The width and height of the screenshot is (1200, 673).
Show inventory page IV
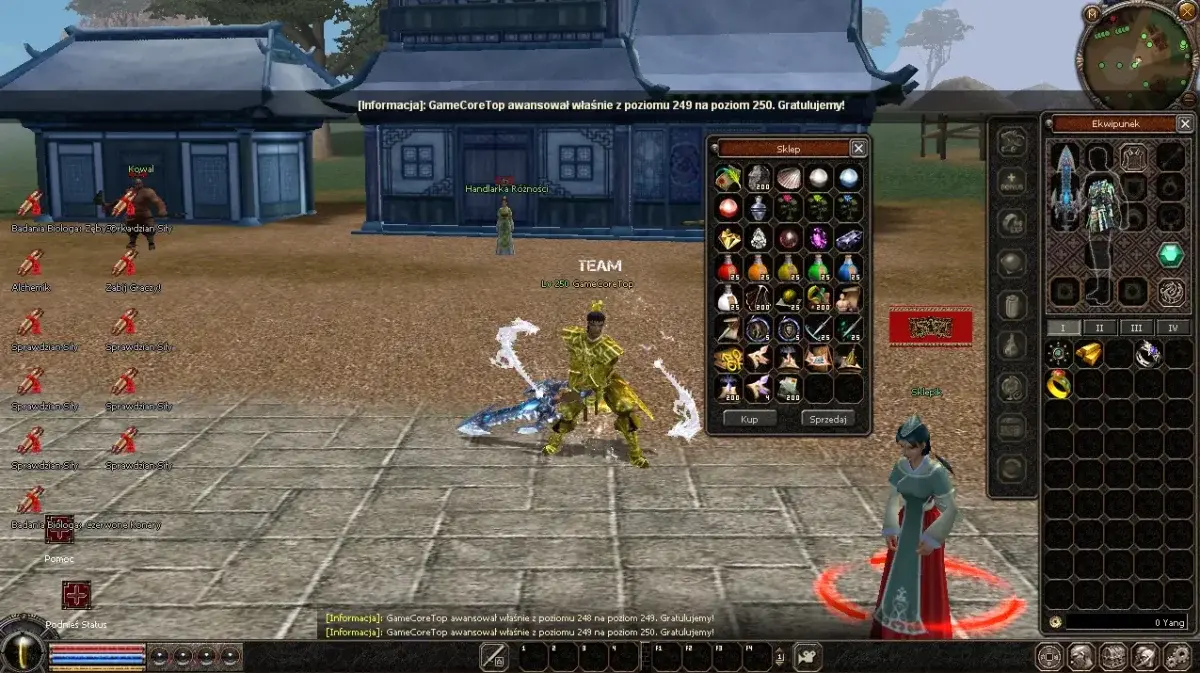1173,328
